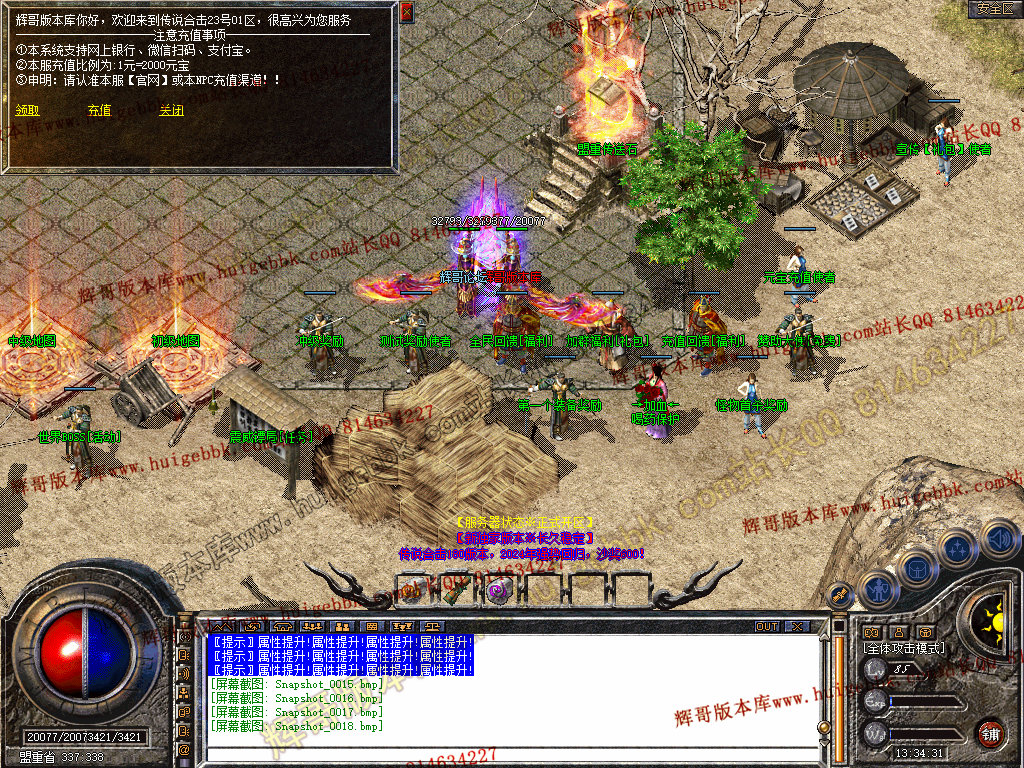Click the 安全区 safe zone label button
Screen dimensions: 1024x768
click(x=995, y=9)
